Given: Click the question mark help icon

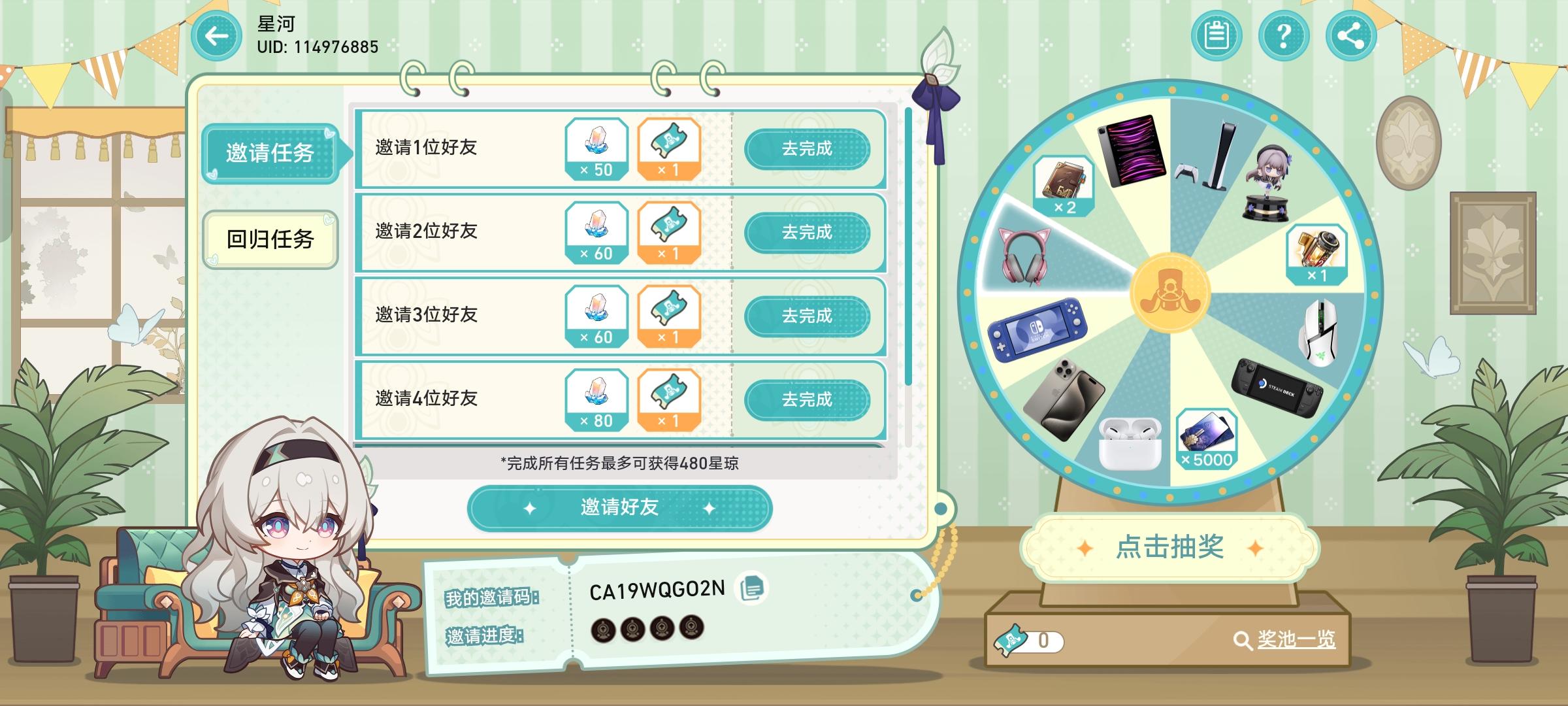Looking at the screenshot, I should 1282,36.
